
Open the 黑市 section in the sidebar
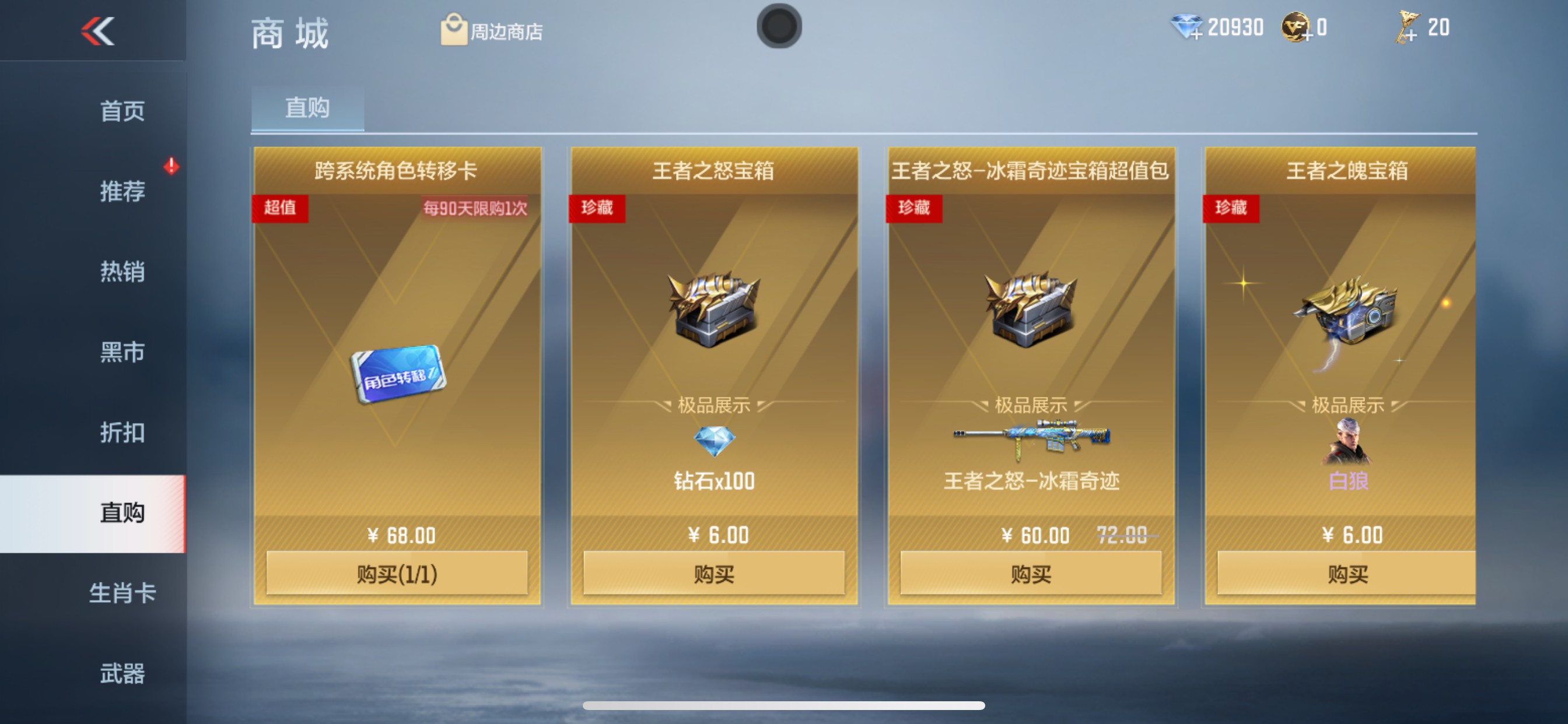point(122,353)
